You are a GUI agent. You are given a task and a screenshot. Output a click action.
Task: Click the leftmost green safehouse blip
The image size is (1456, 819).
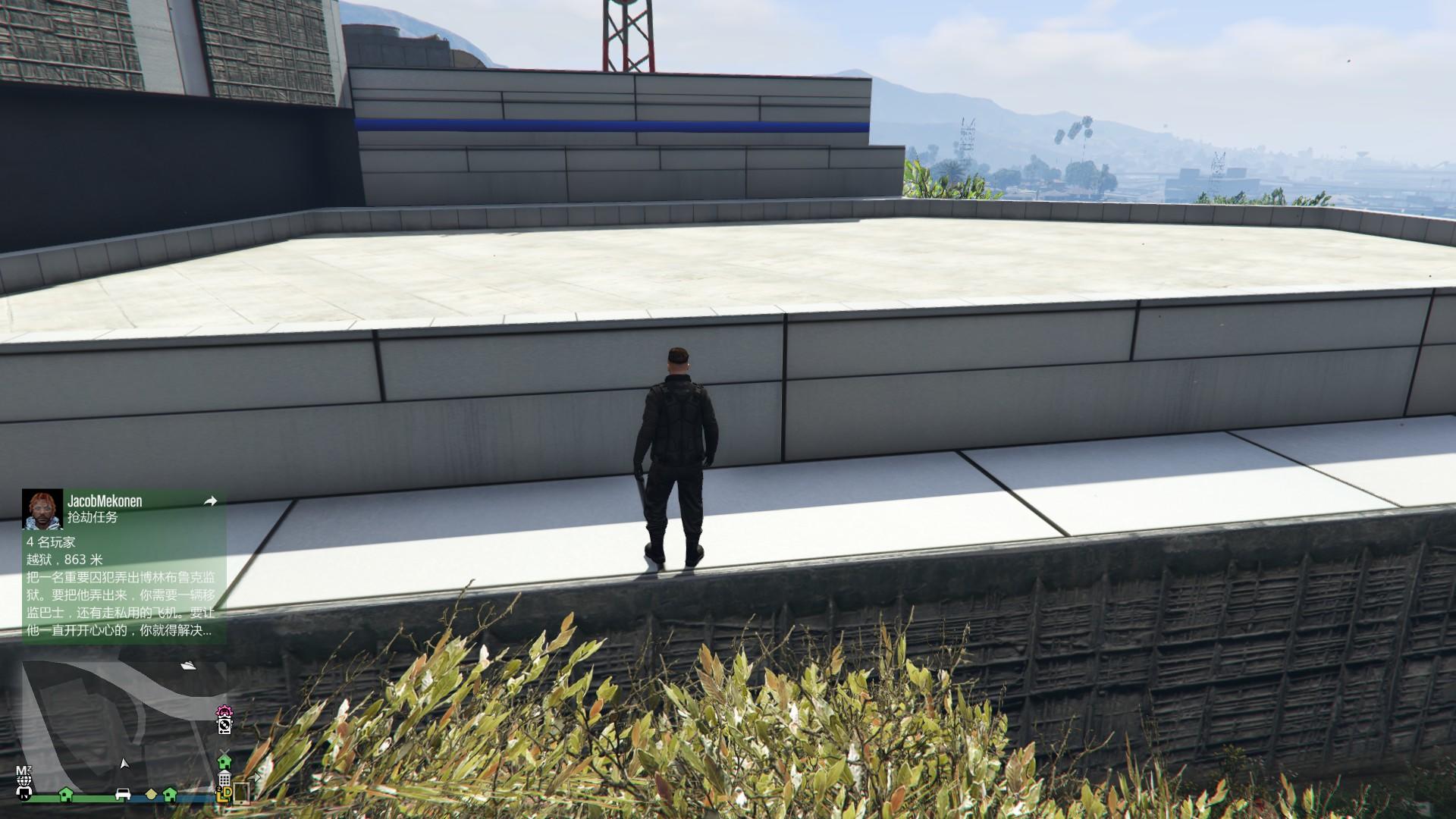click(x=65, y=795)
